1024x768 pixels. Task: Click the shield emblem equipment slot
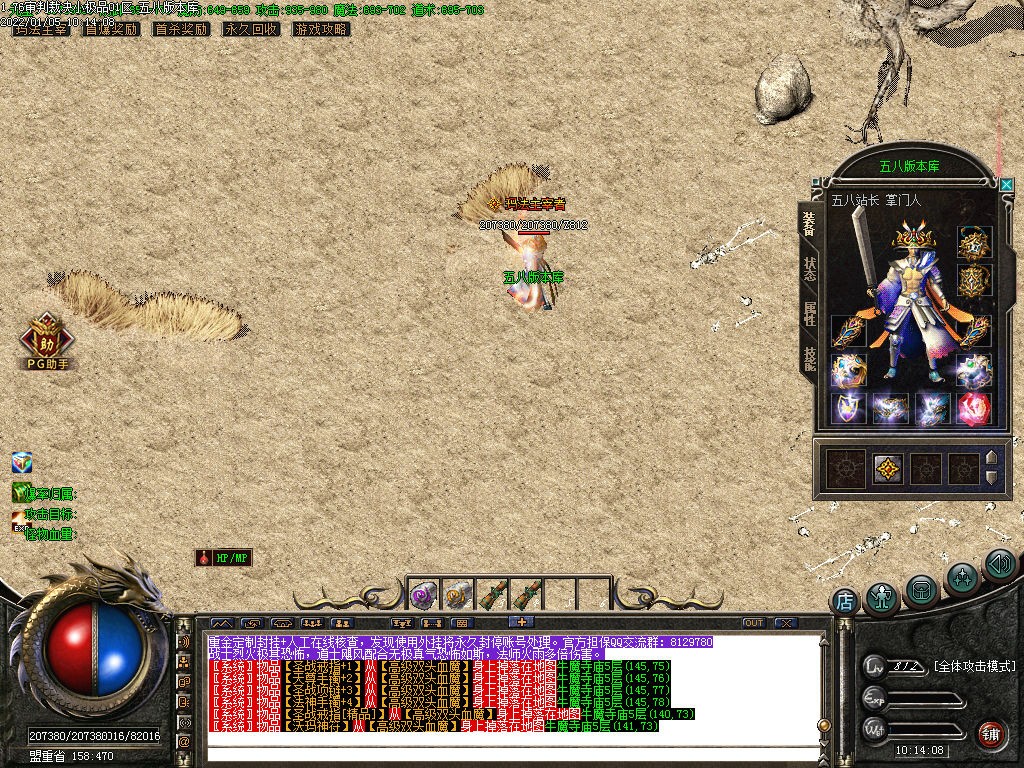pyautogui.click(x=847, y=408)
